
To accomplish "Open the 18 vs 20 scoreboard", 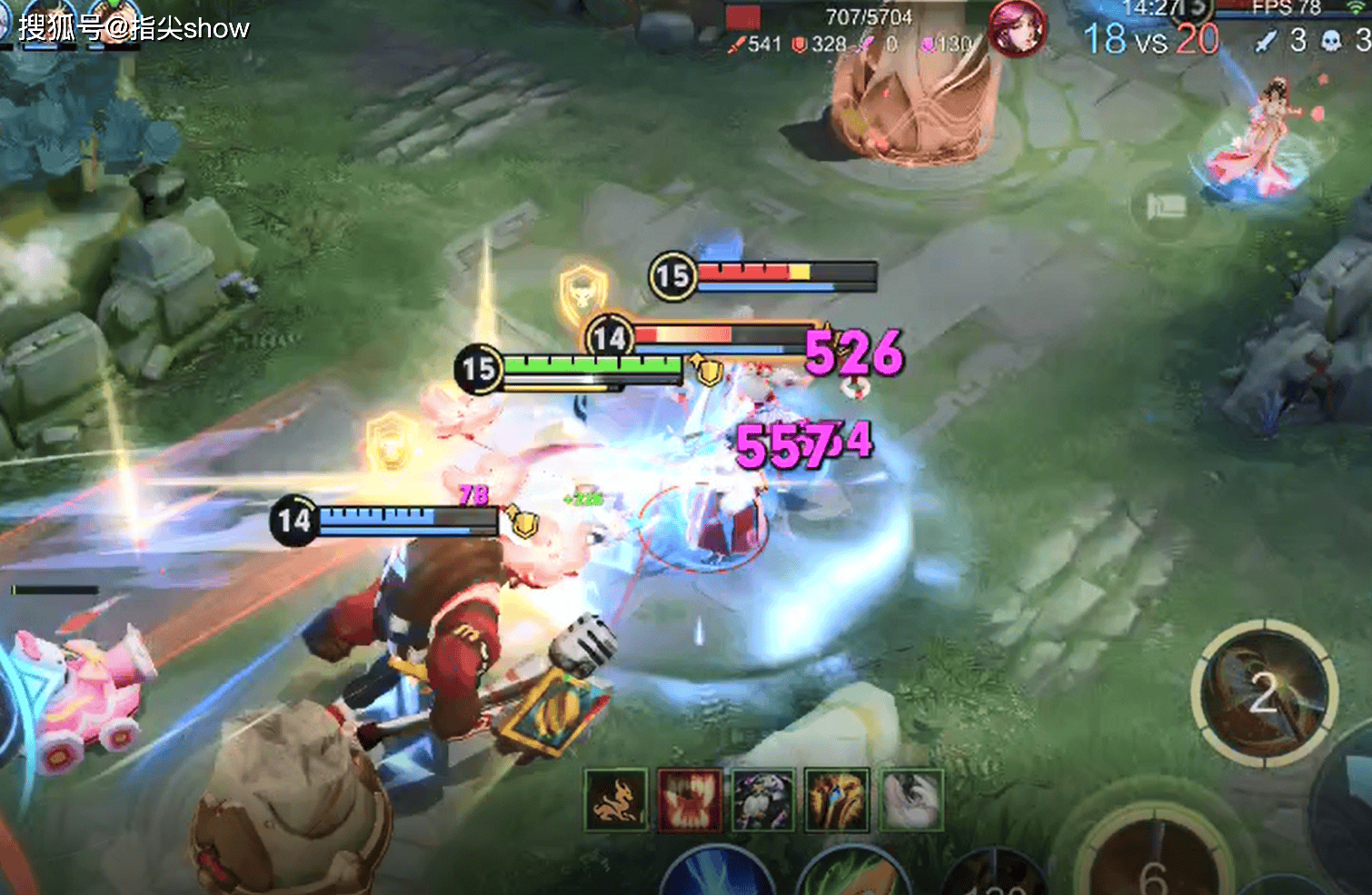I will (1150, 39).
